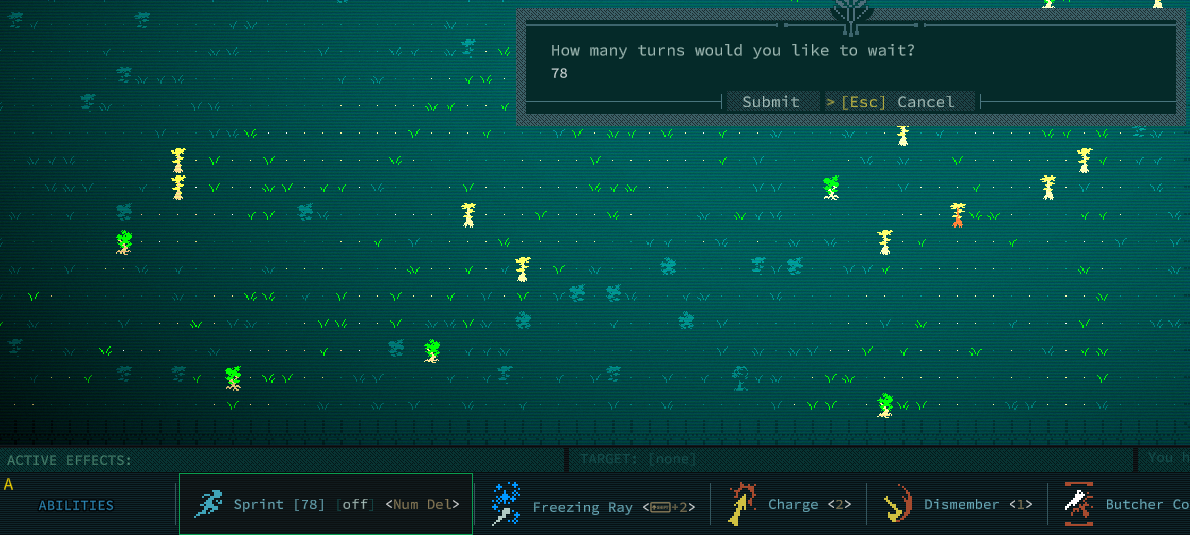Click the turn count input field

(x=700, y=74)
